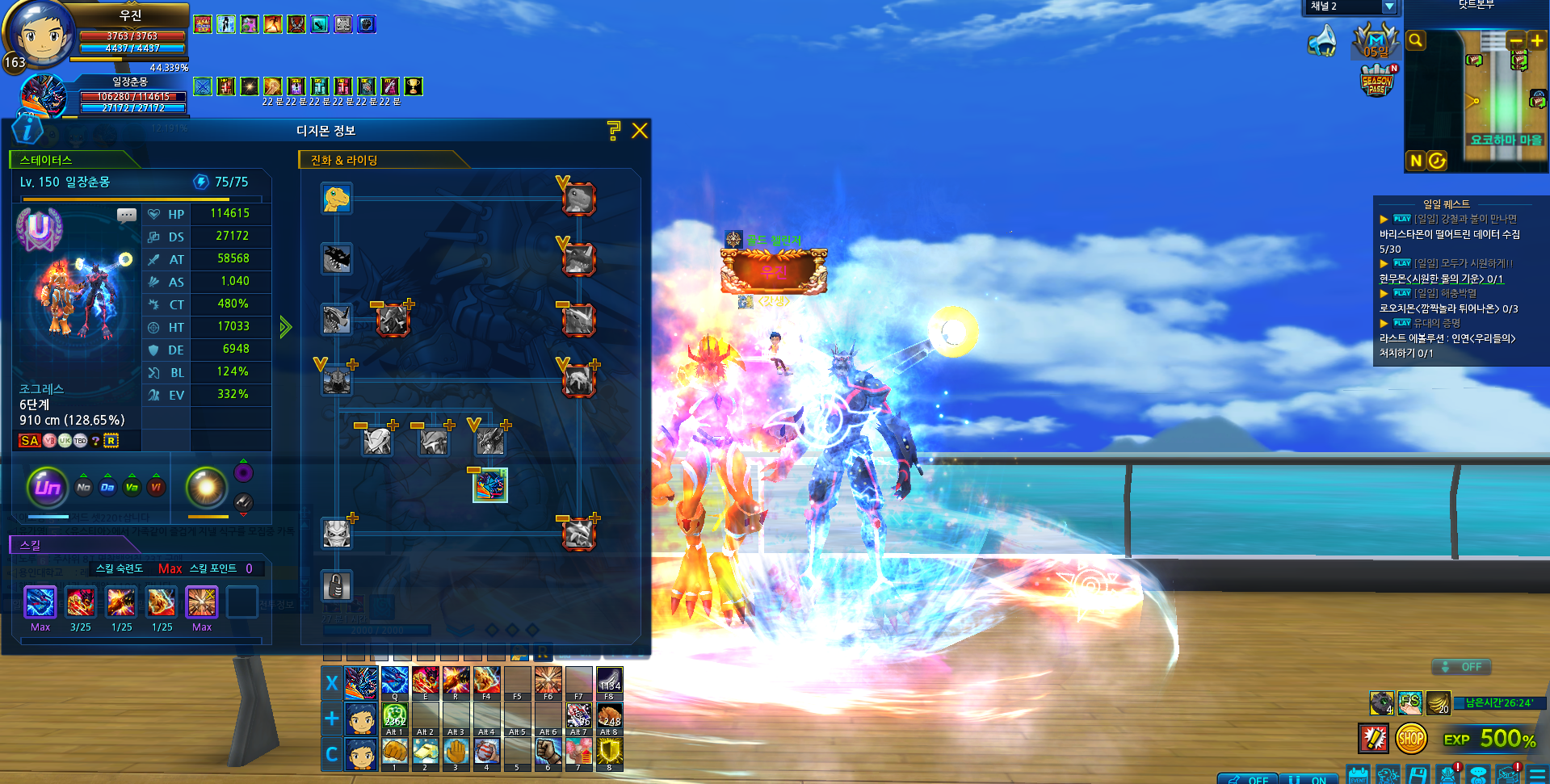Image resolution: width=1550 pixels, height=784 pixels.
Task: Close the Digimon info window
Action: coord(640,131)
